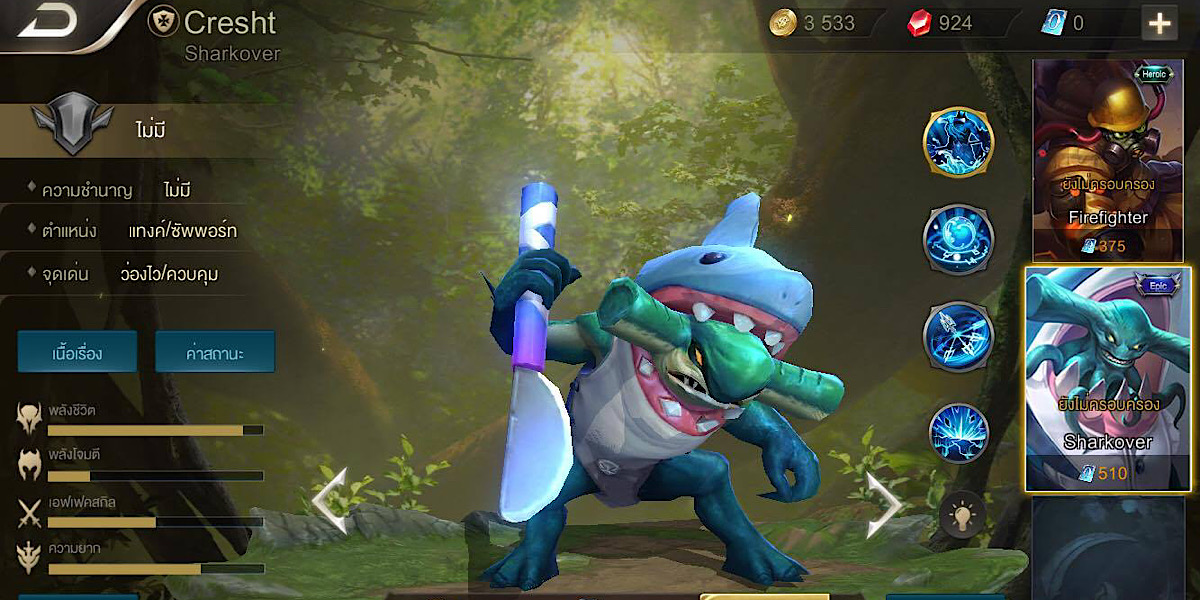
Task: Select the Sharkover skin thumbnail
Action: 1108,378
